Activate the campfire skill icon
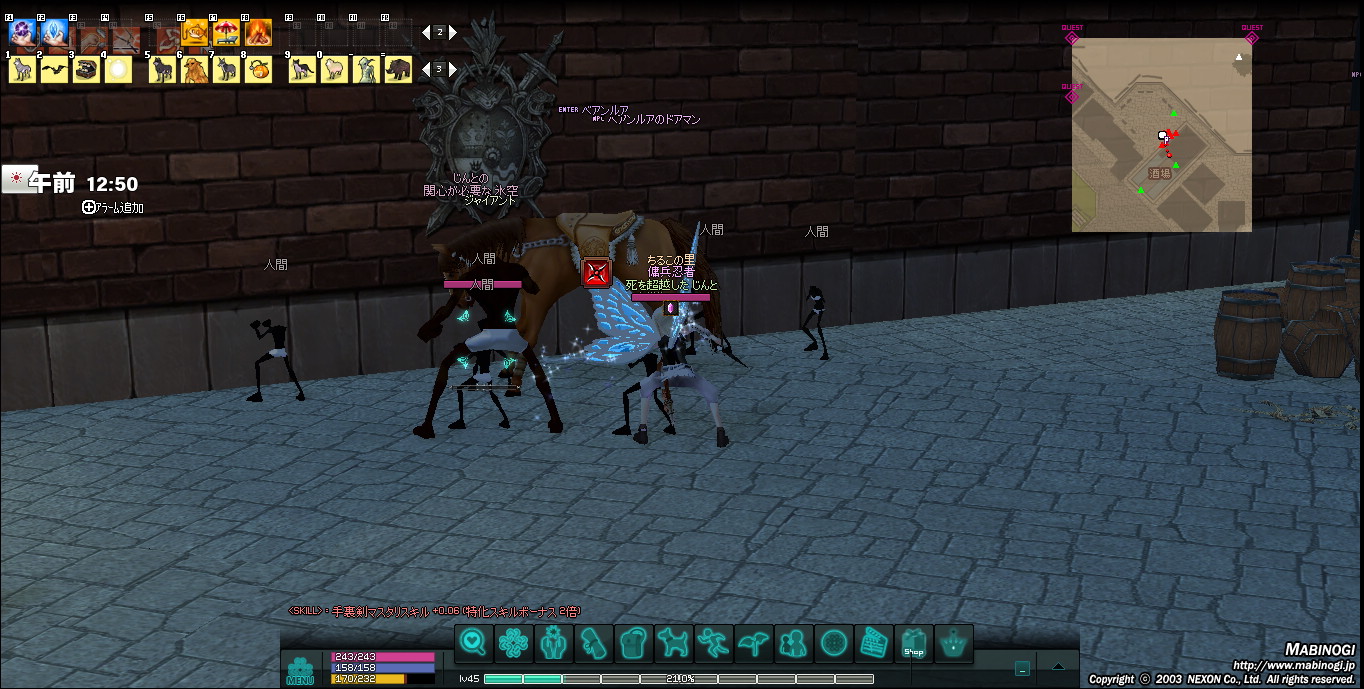This screenshot has height=689, width=1364. point(258,33)
